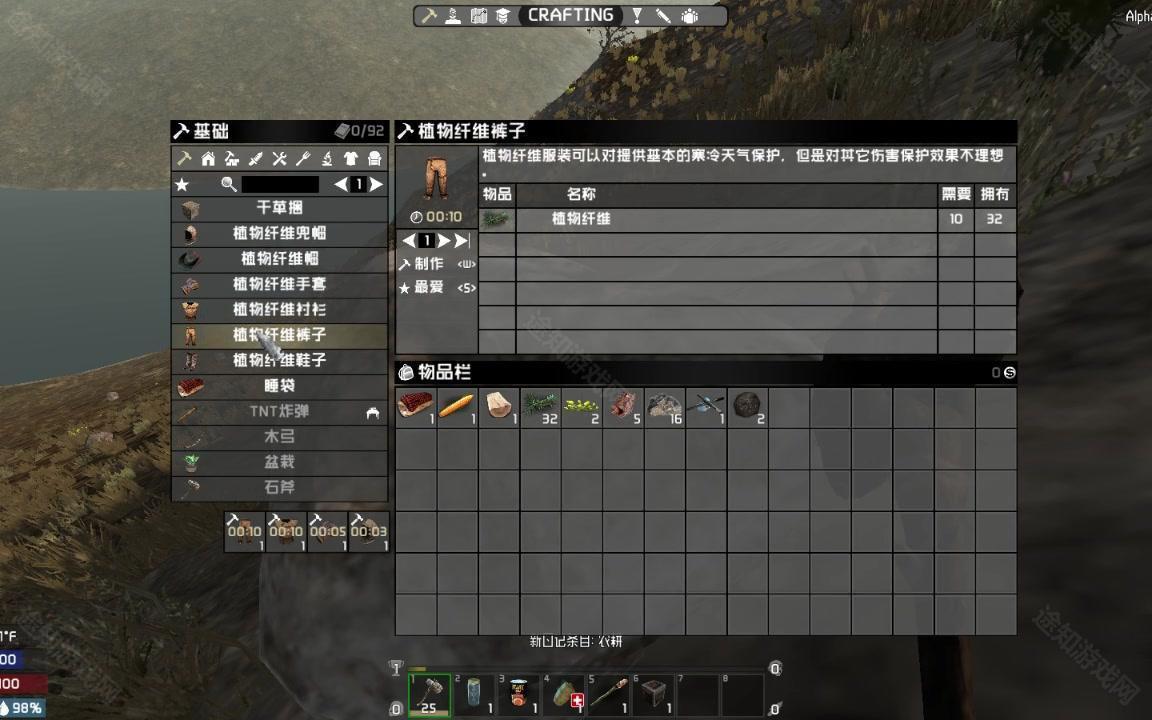Open the map tab in top bar

click(x=478, y=16)
